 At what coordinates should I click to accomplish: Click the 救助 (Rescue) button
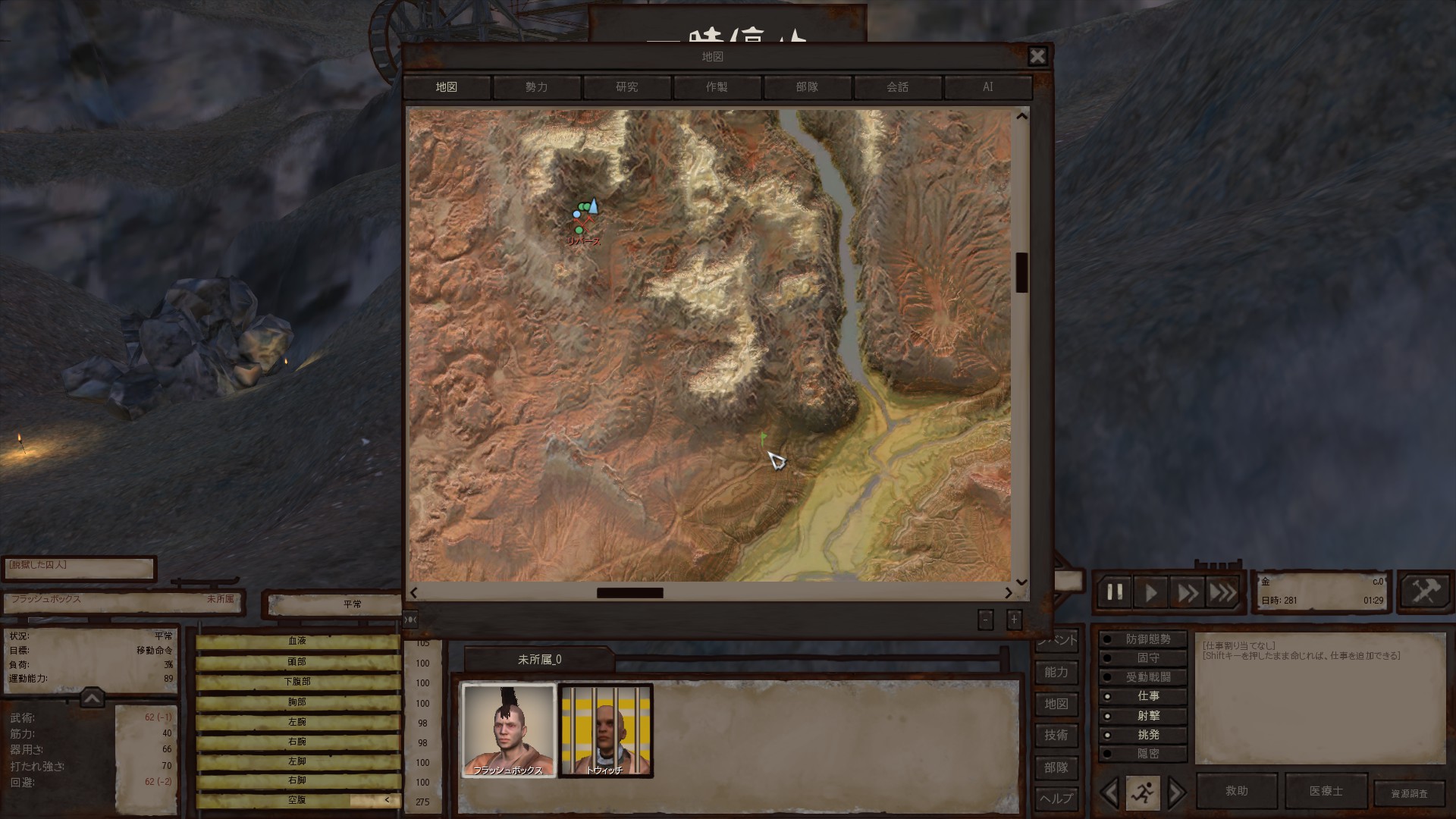1236,791
